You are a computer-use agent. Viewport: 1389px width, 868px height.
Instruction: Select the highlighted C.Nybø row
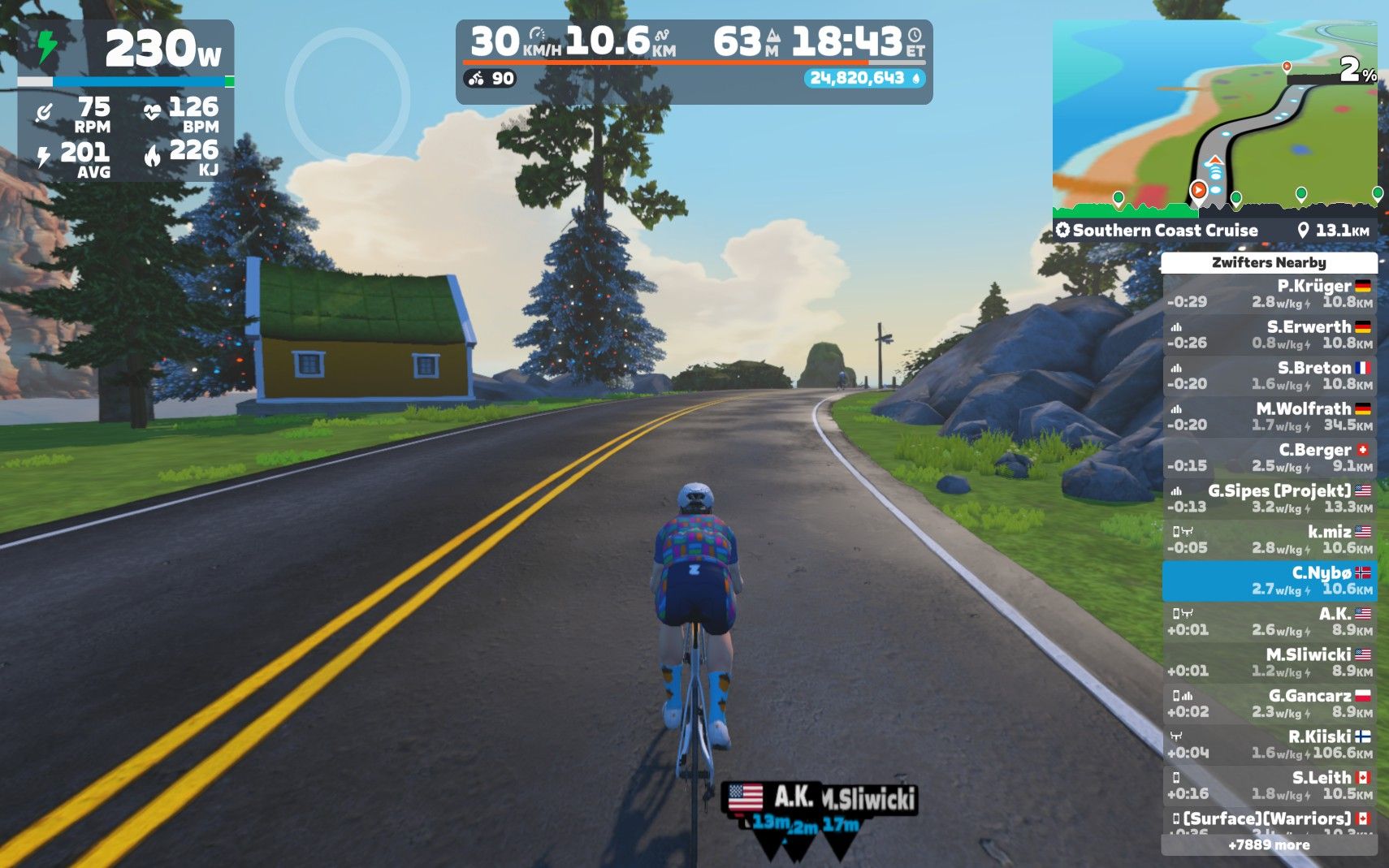1269,581
